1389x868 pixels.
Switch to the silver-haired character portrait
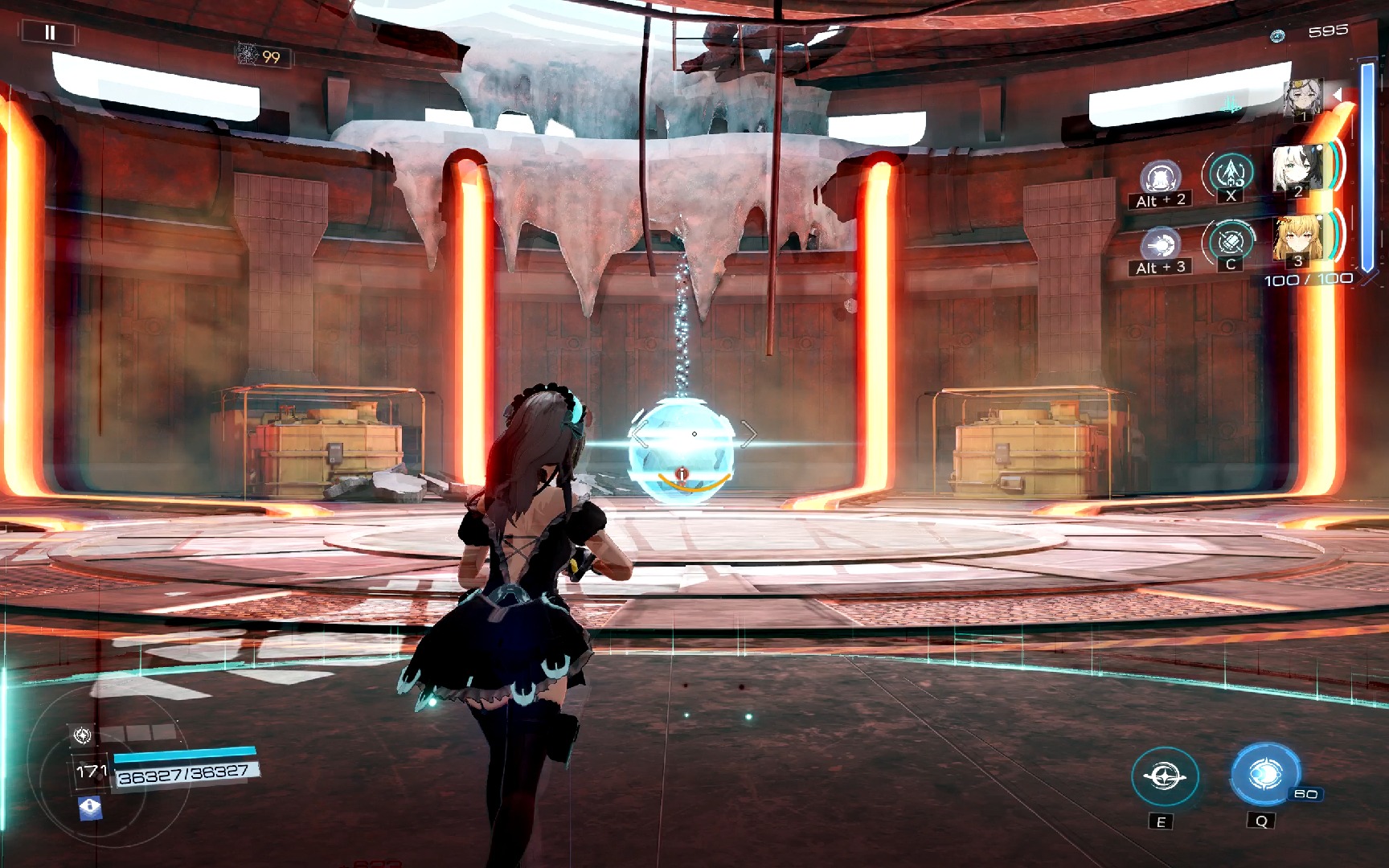tap(1302, 98)
